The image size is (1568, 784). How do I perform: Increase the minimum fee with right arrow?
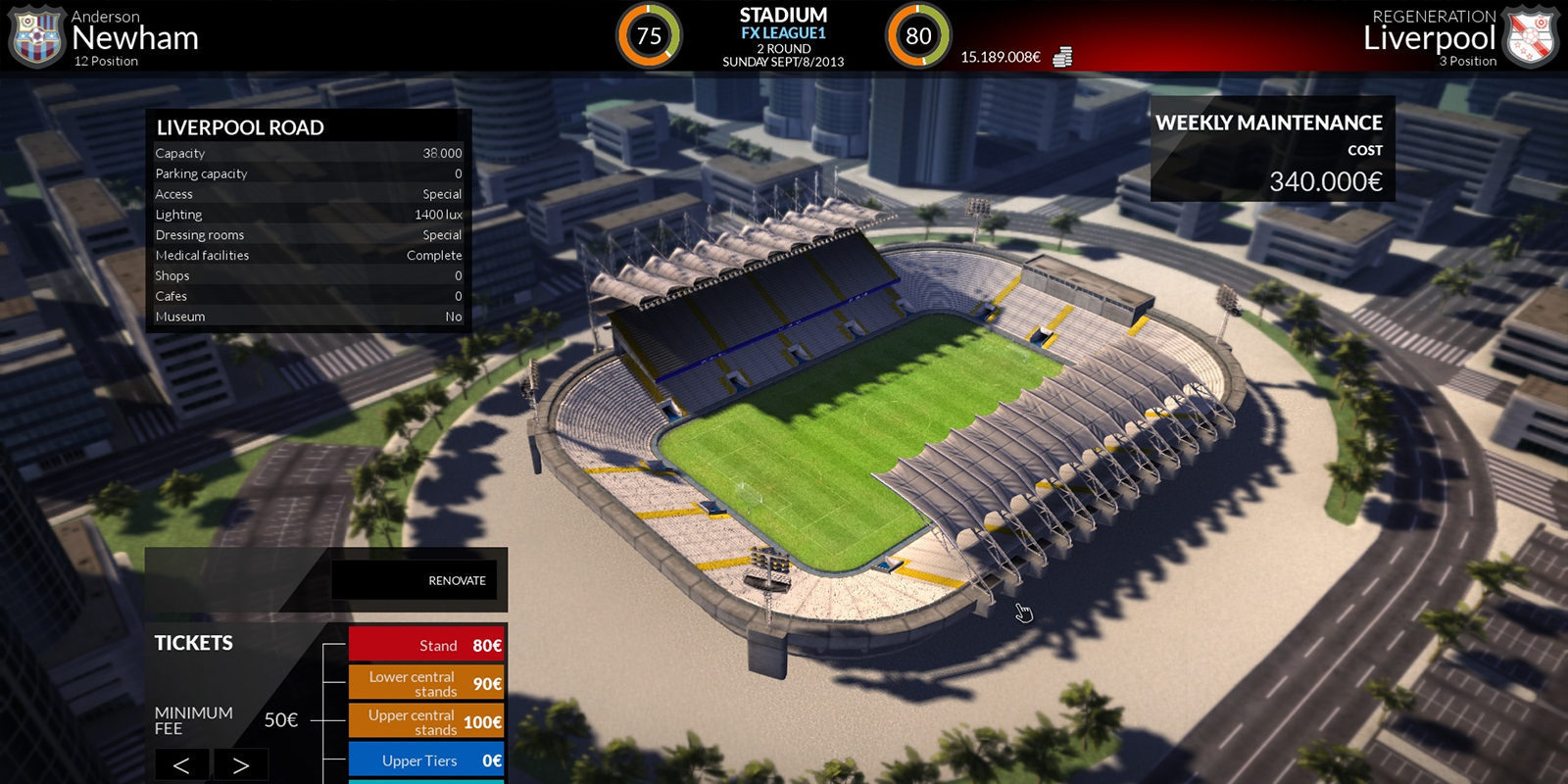pos(240,764)
